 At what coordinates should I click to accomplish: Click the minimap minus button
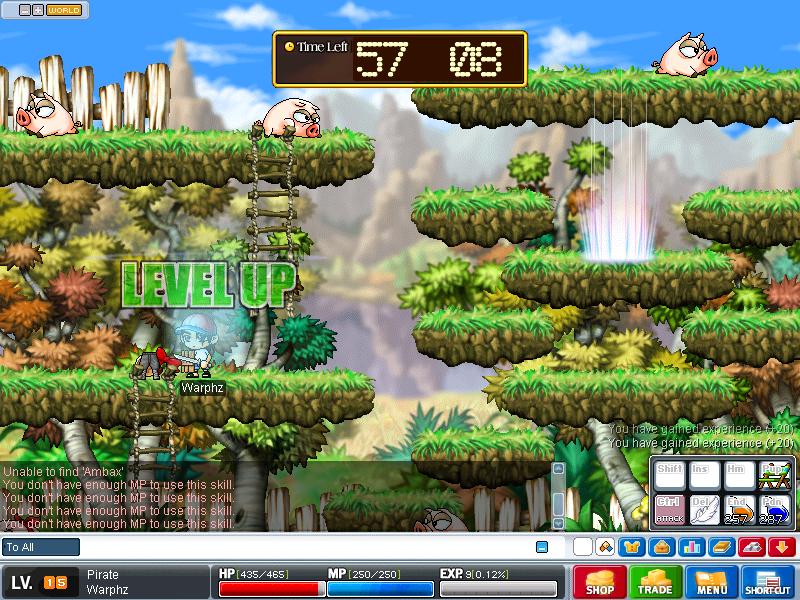click(x=24, y=10)
